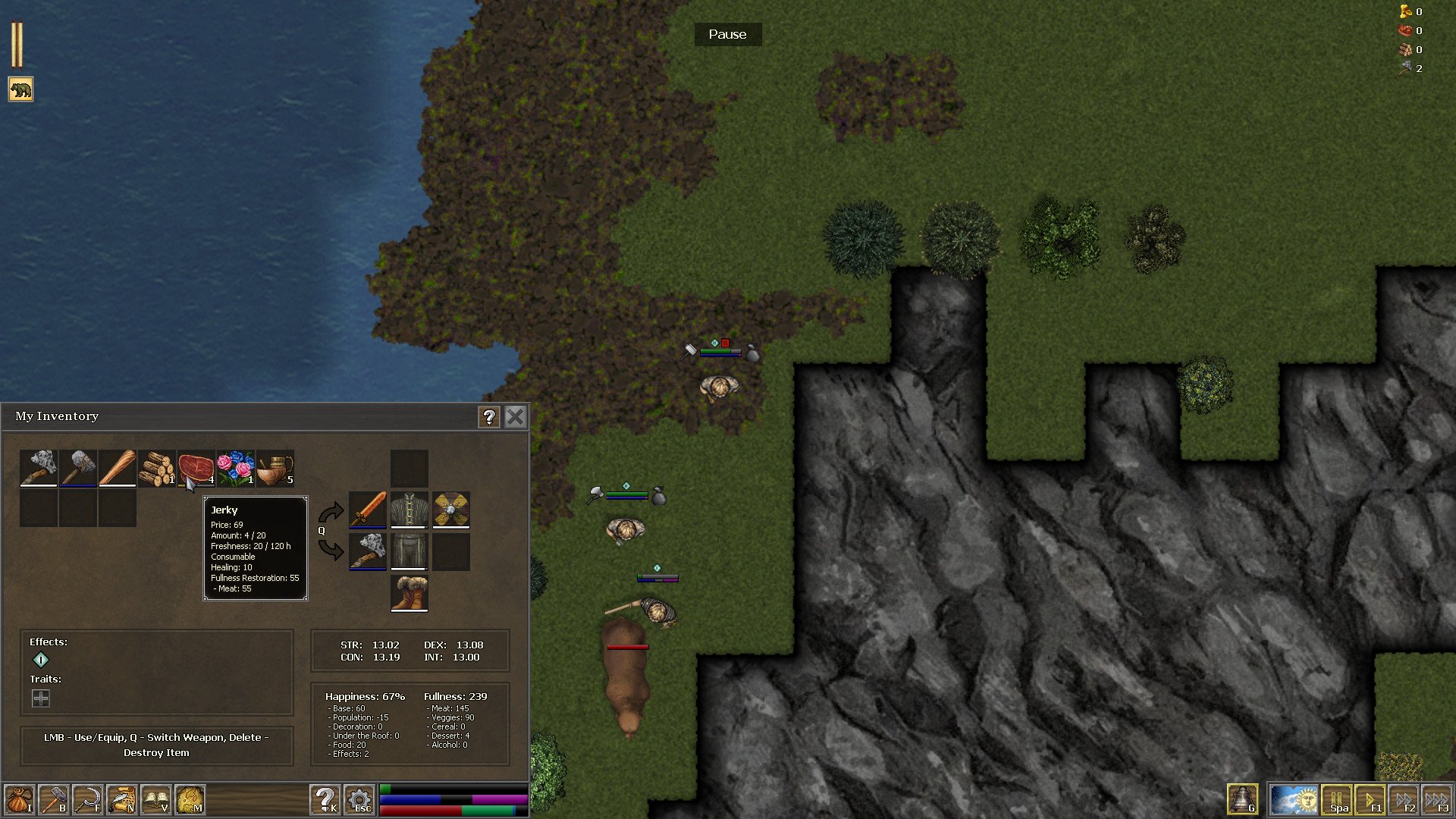Open the sickle toolbar button
This screenshot has height=819, width=1456.
(87, 799)
